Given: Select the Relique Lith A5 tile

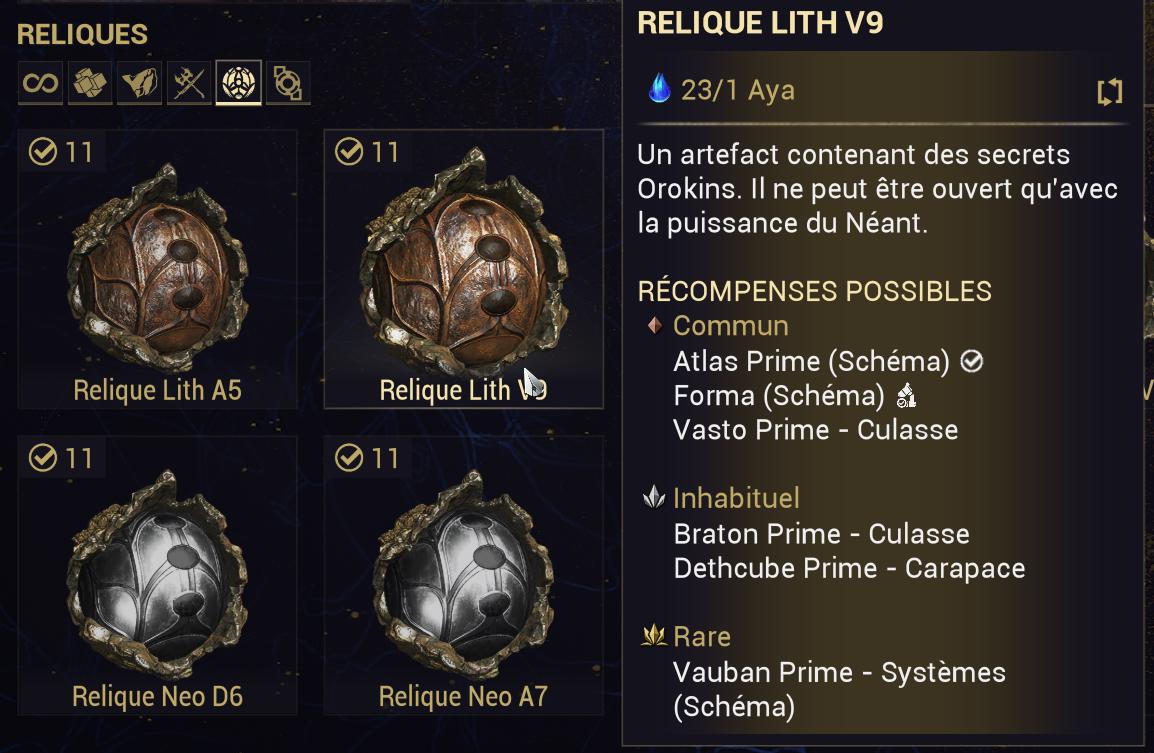Looking at the screenshot, I should point(158,270).
